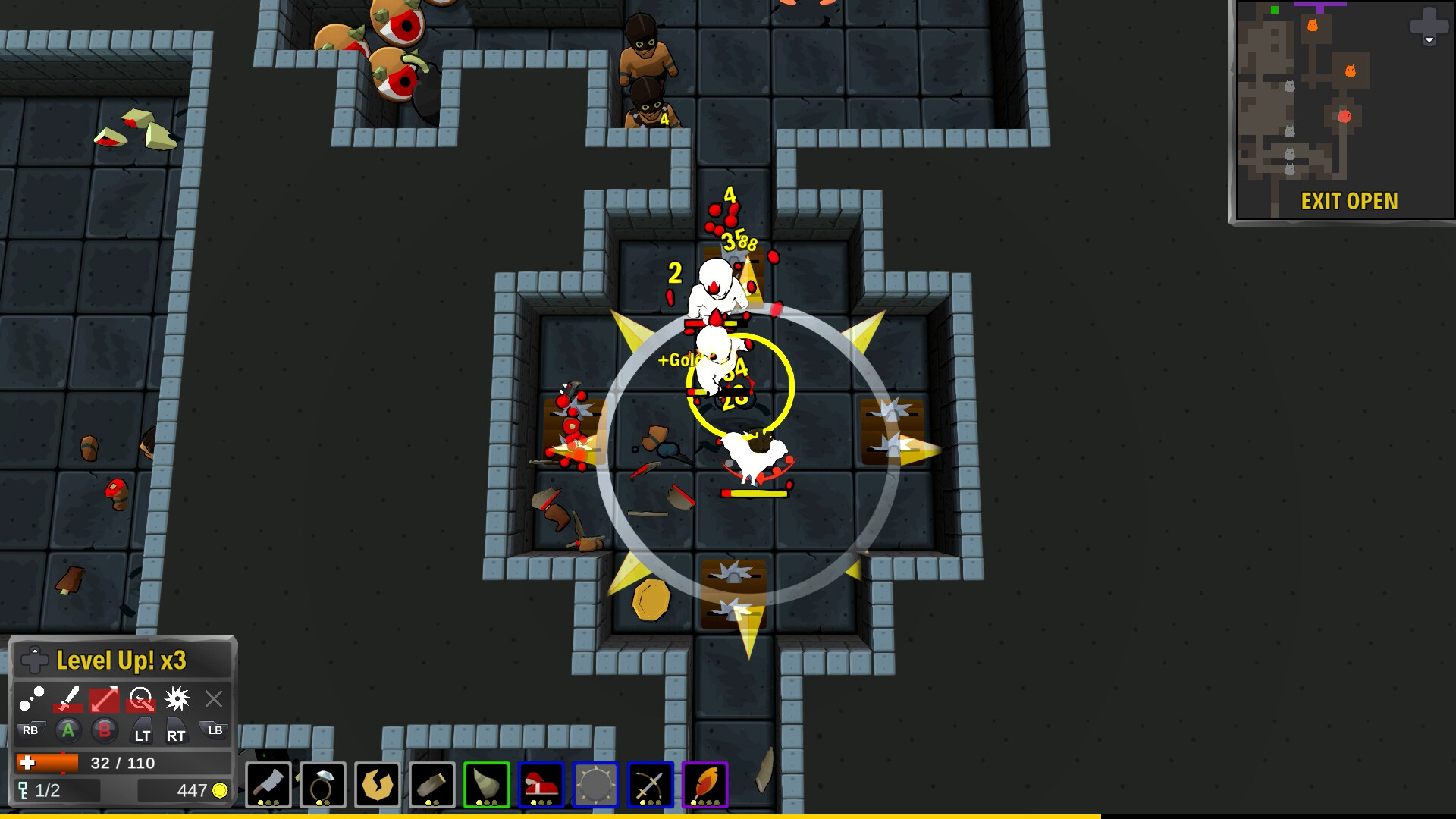Click the projectile dots upgrade icon

(33, 699)
